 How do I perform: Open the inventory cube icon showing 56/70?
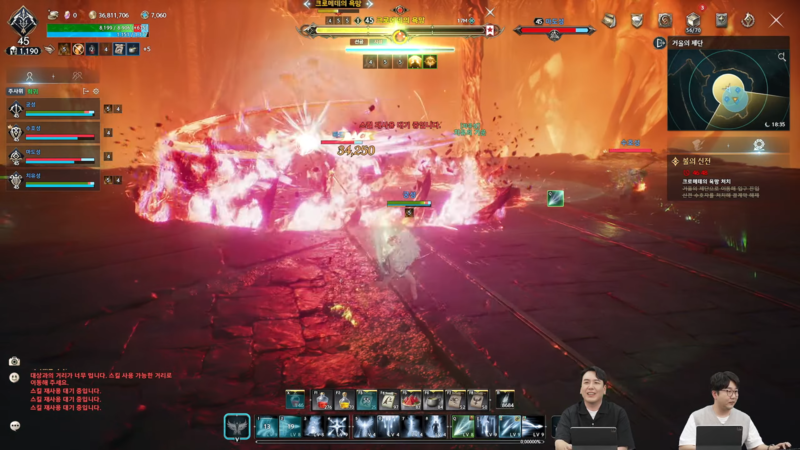693,21
